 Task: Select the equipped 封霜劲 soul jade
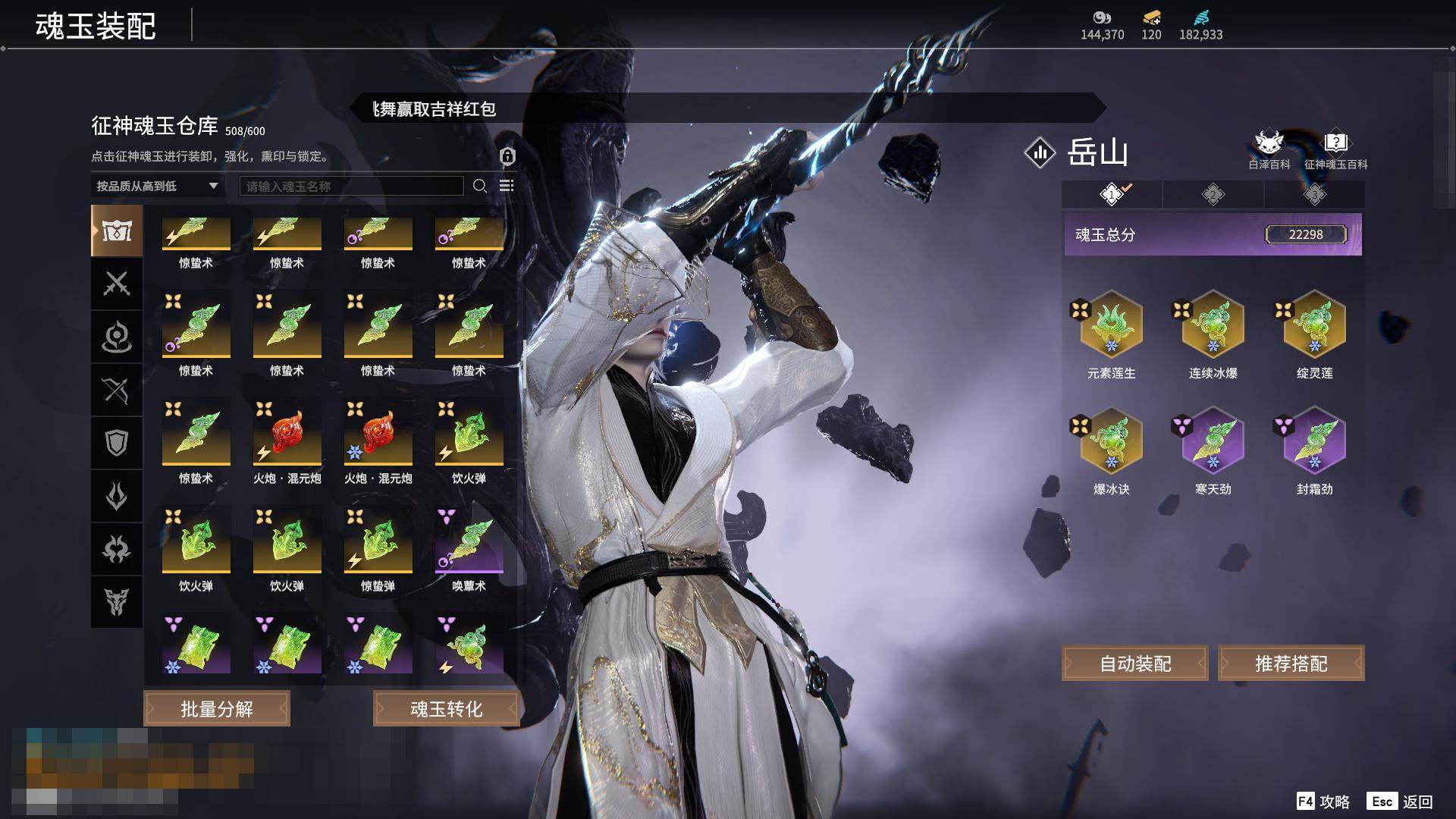click(1314, 442)
